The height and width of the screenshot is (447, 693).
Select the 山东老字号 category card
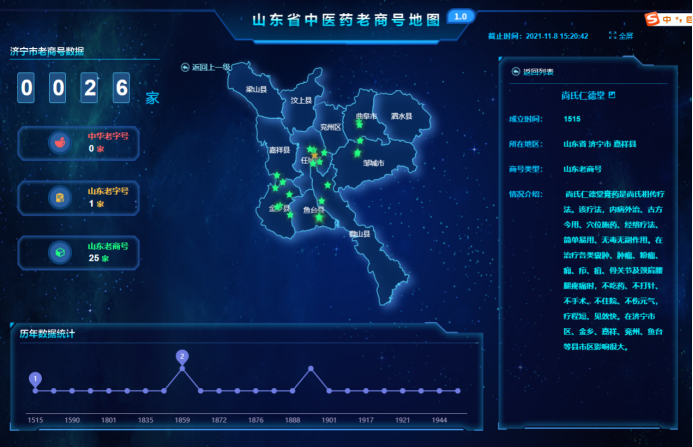click(88, 197)
